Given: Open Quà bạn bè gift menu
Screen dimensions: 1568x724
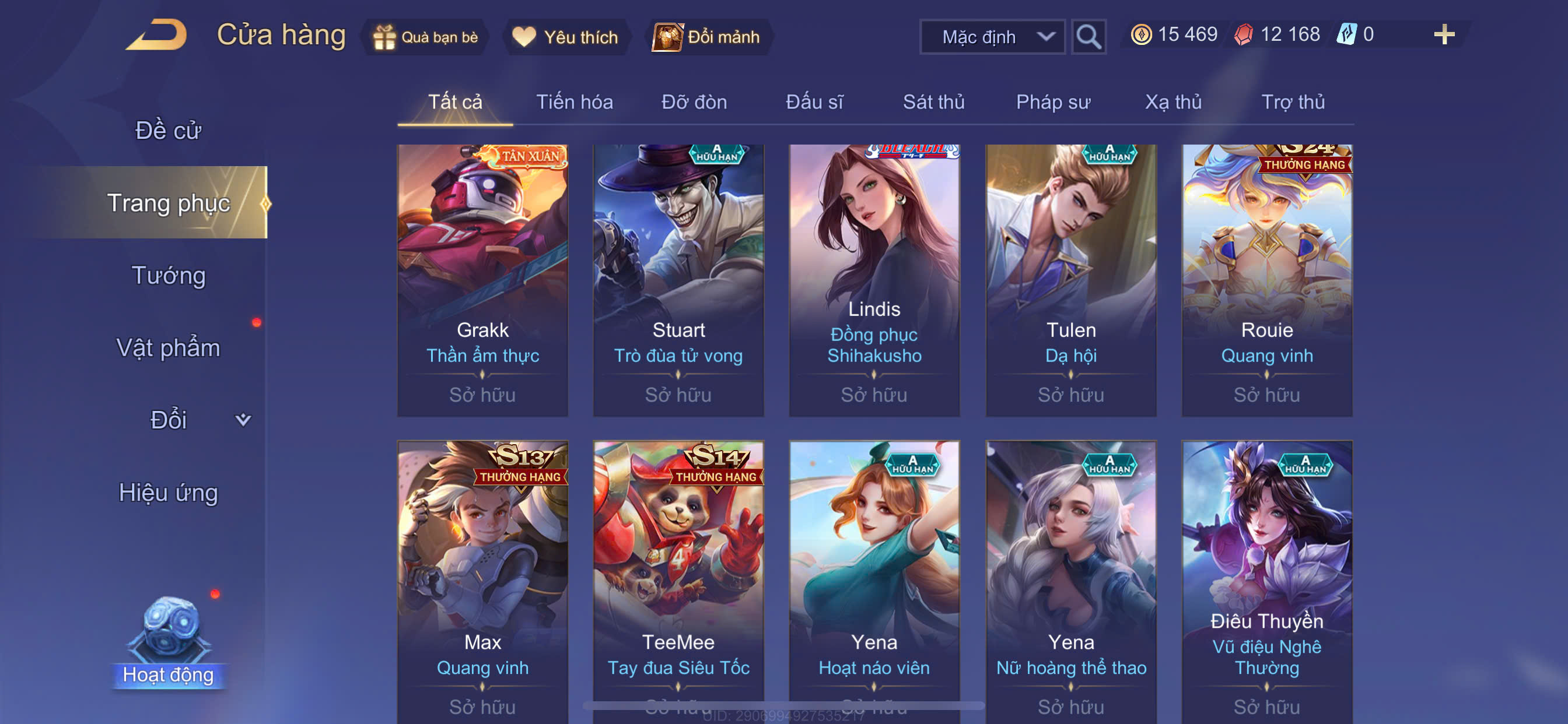Looking at the screenshot, I should coord(425,37).
